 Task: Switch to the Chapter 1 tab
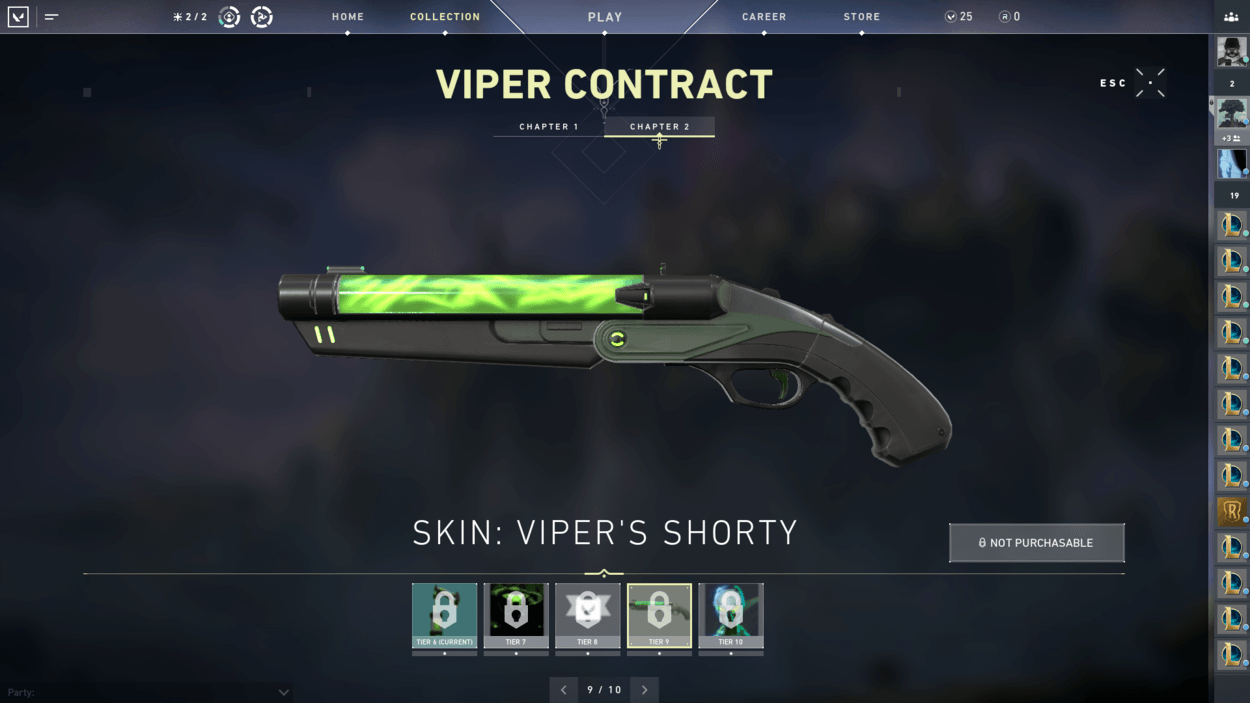click(549, 127)
